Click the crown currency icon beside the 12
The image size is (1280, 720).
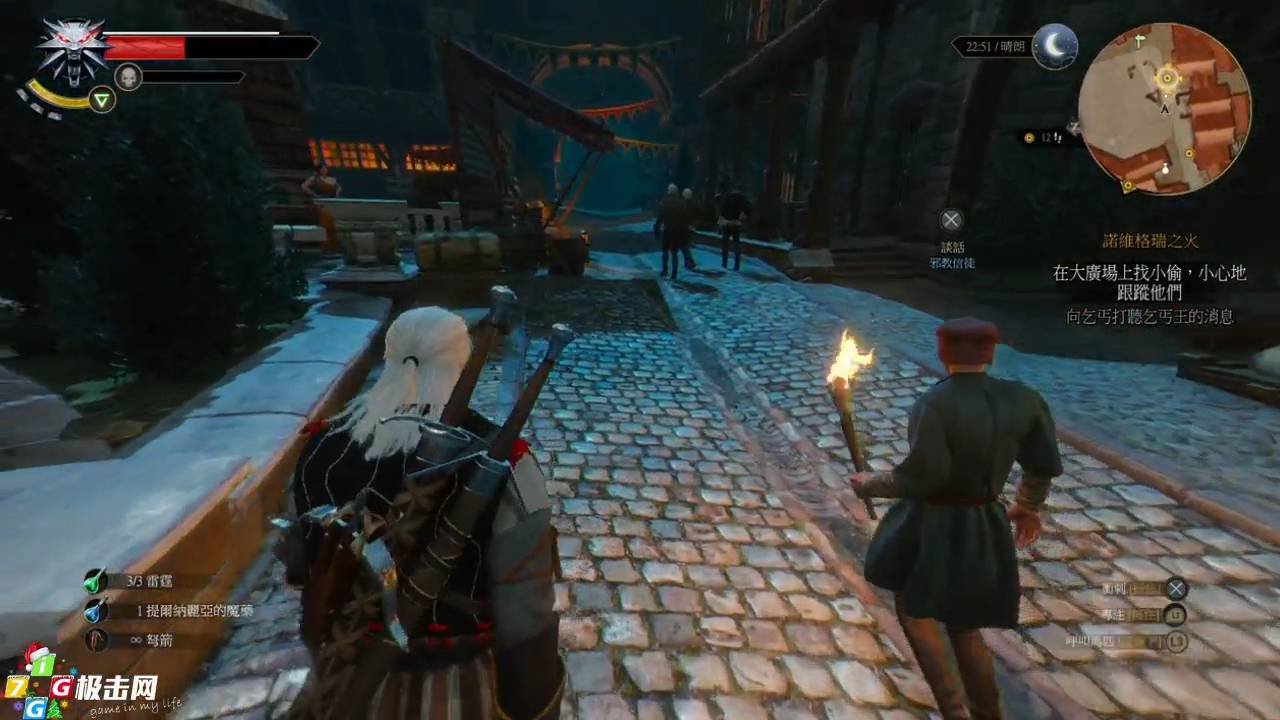click(x=1028, y=138)
